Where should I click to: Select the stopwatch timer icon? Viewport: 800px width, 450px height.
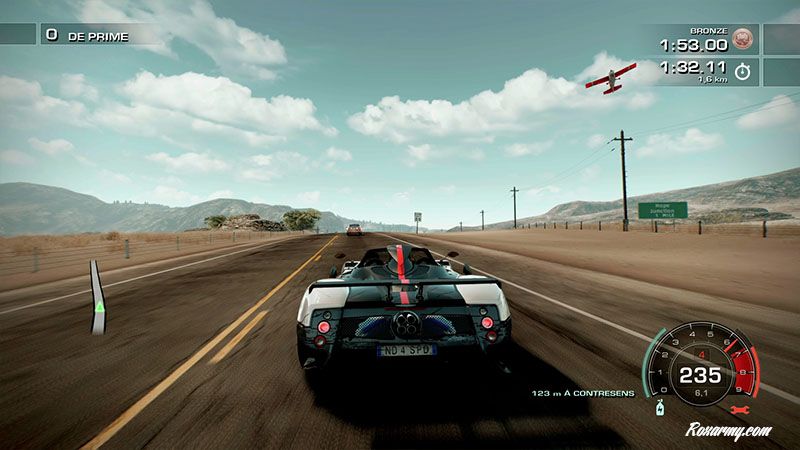[742, 72]
